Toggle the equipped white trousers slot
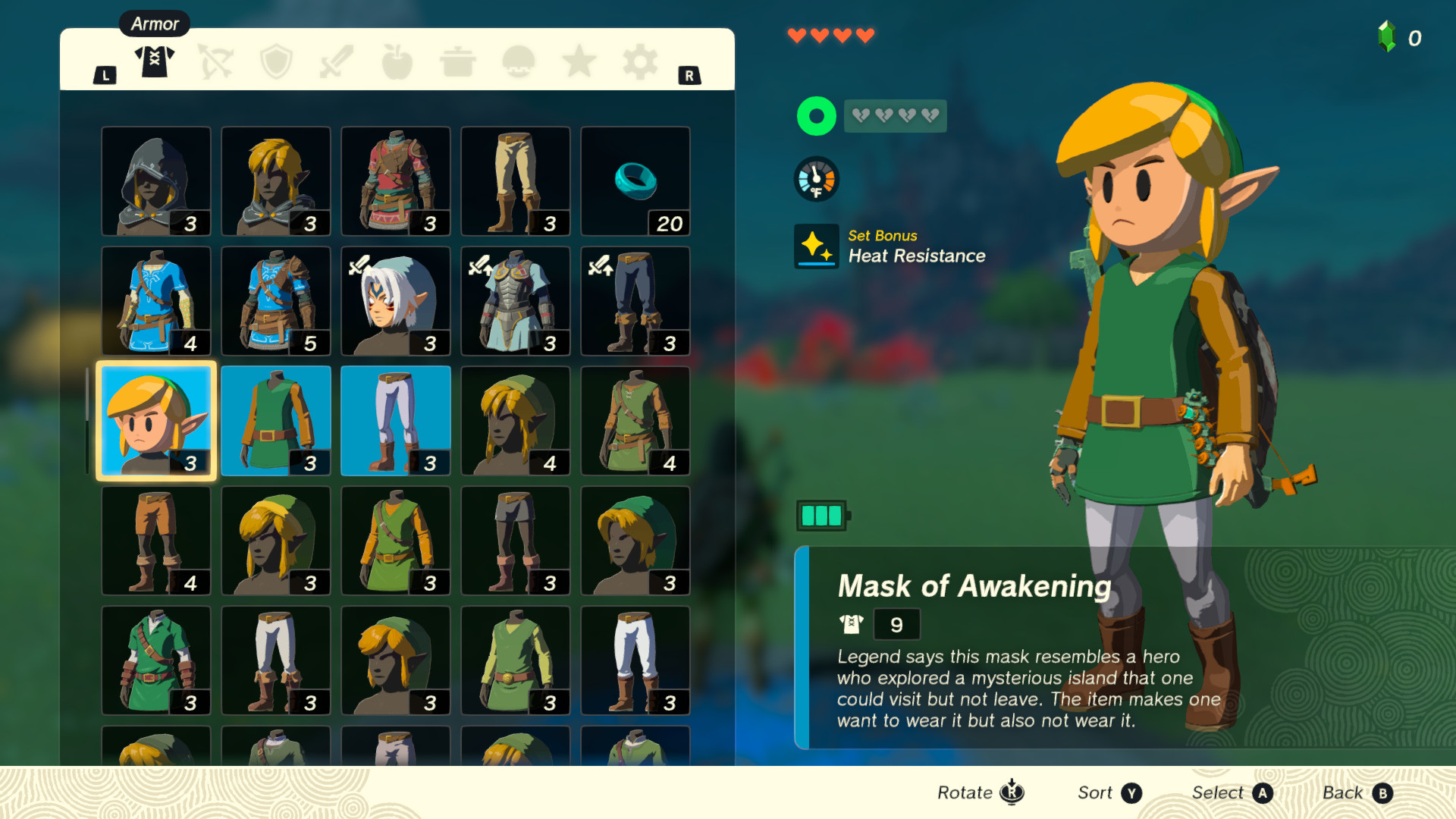This screenshot has height=819, width=1456. 395,419
